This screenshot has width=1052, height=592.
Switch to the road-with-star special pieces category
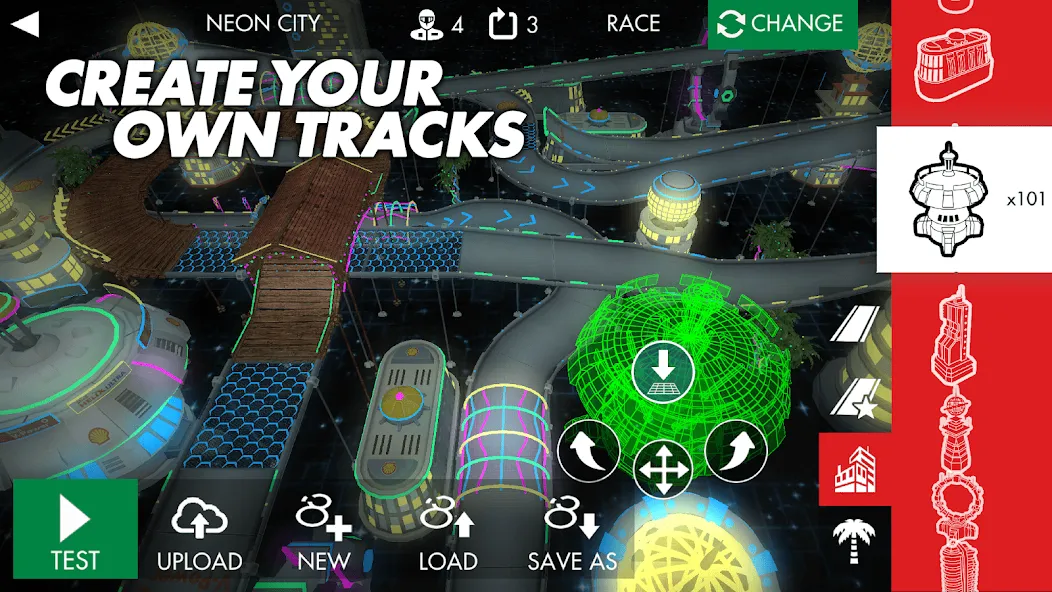click(855, 396)
